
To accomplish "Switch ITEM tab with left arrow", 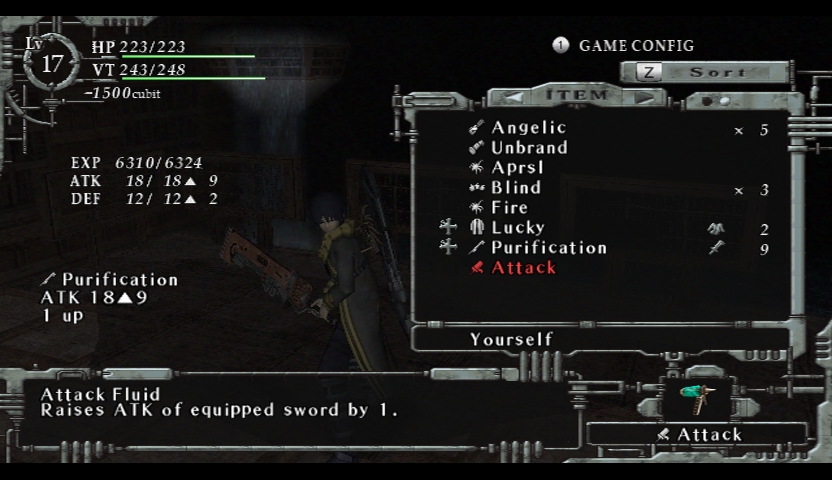I will (512, 96).
